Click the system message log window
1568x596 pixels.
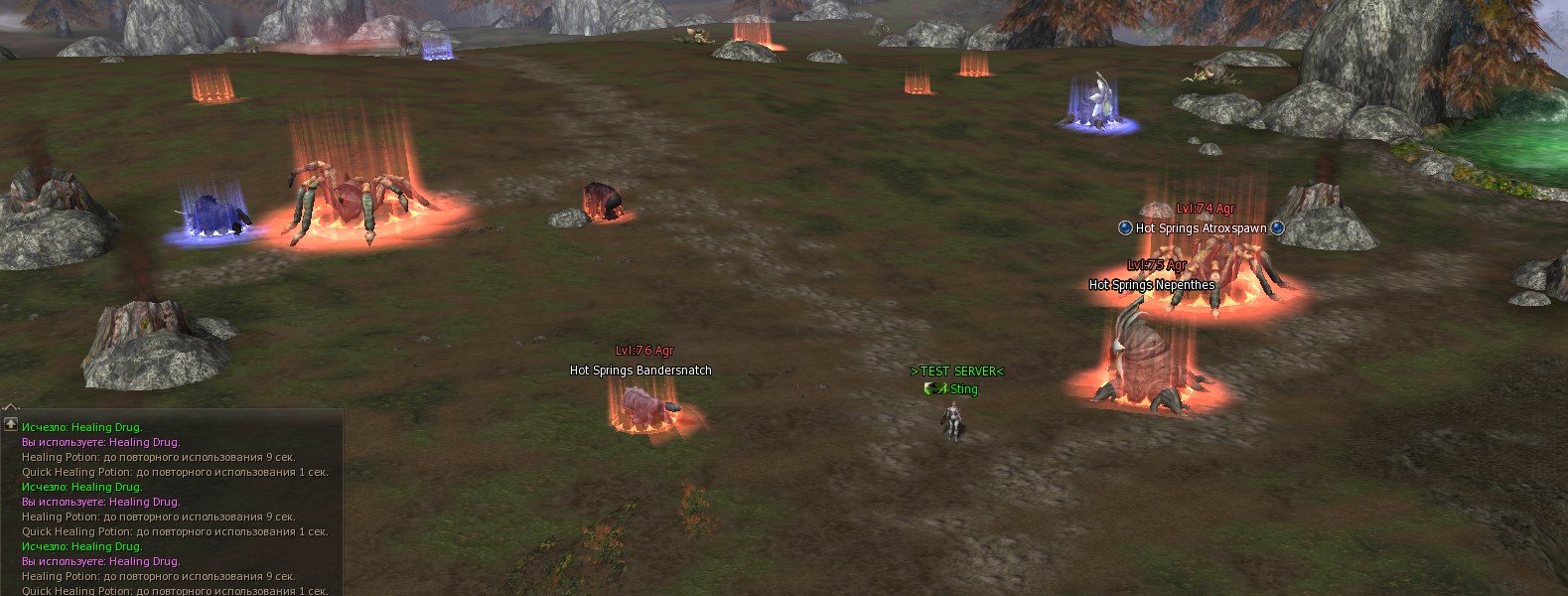coord(174,507)
